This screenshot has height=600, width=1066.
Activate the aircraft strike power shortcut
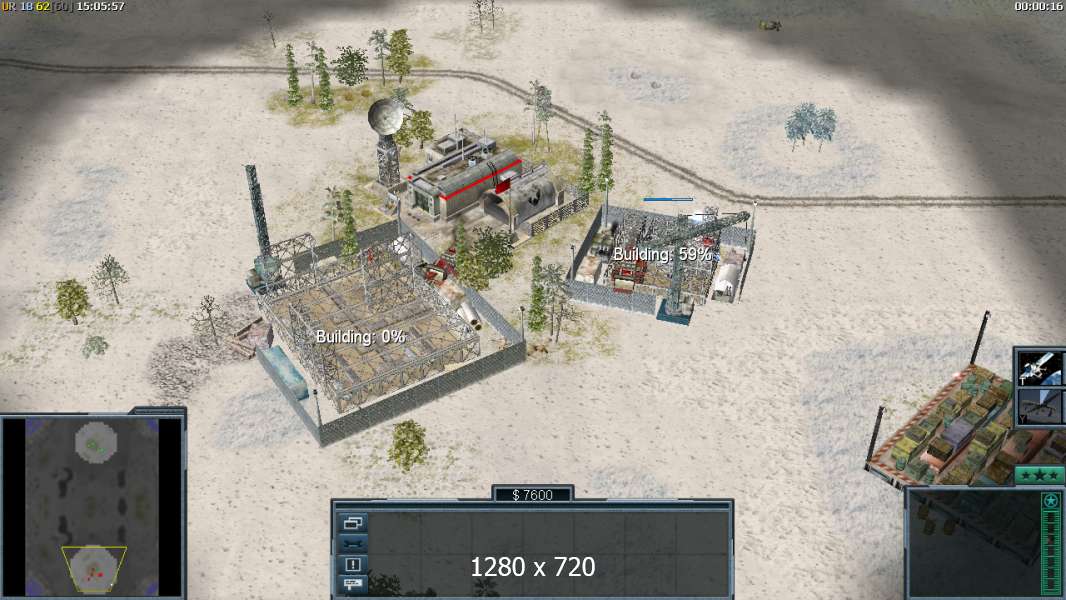pos(1040,407)
